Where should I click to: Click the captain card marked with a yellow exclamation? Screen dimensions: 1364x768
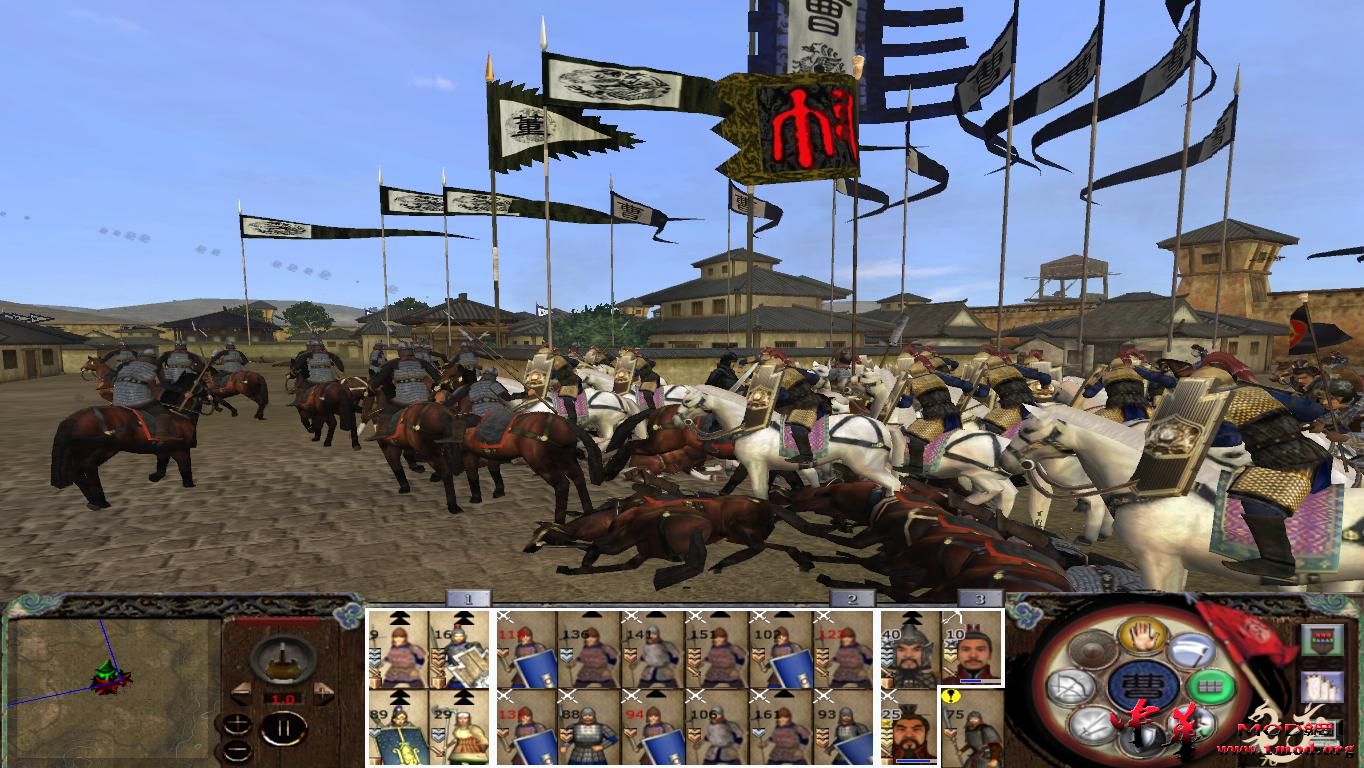coord(973,729)
